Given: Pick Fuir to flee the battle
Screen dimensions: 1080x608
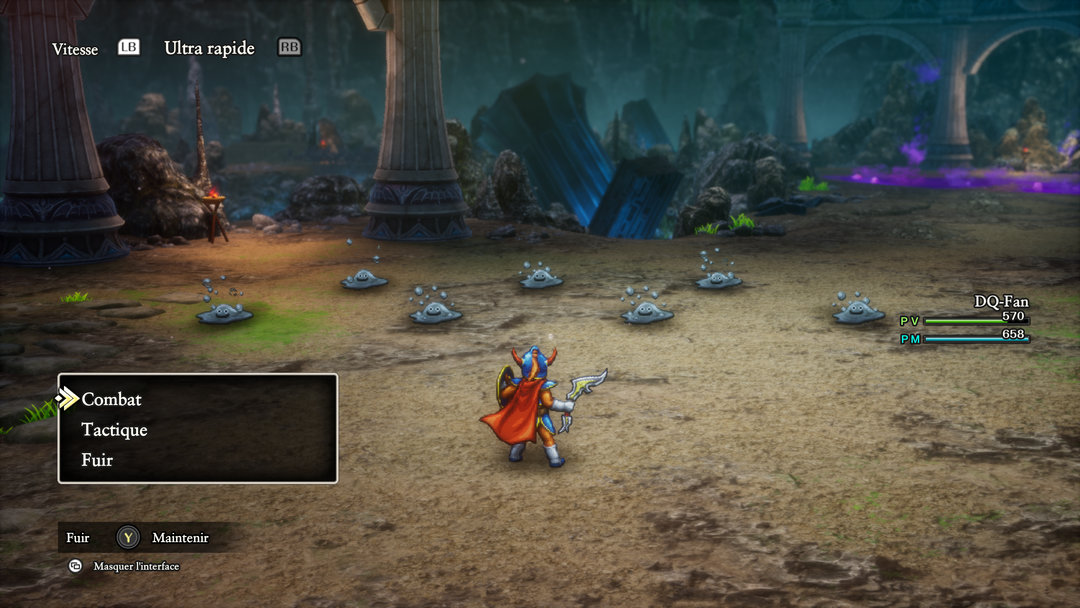Looking at the screenshot, I should (97, 460).
